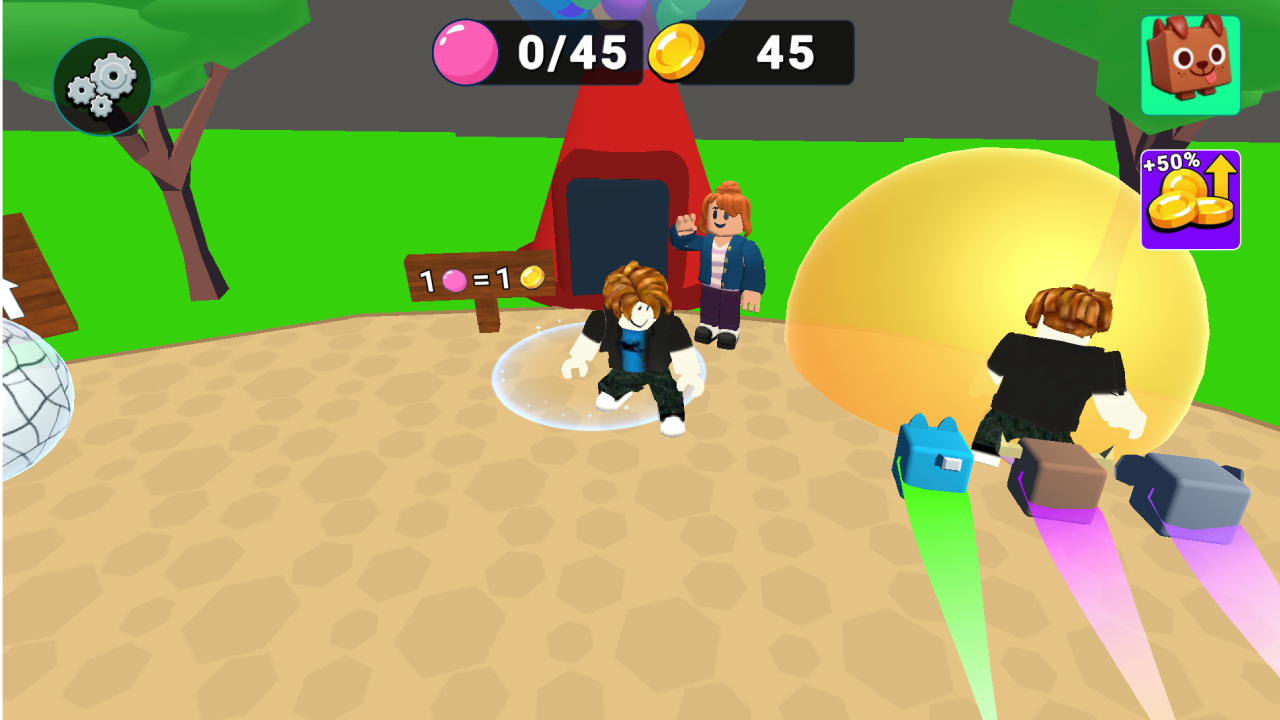Click the white directional arrow sign
This screenshot has width=1280, height=720.
[x=10, y=295]
